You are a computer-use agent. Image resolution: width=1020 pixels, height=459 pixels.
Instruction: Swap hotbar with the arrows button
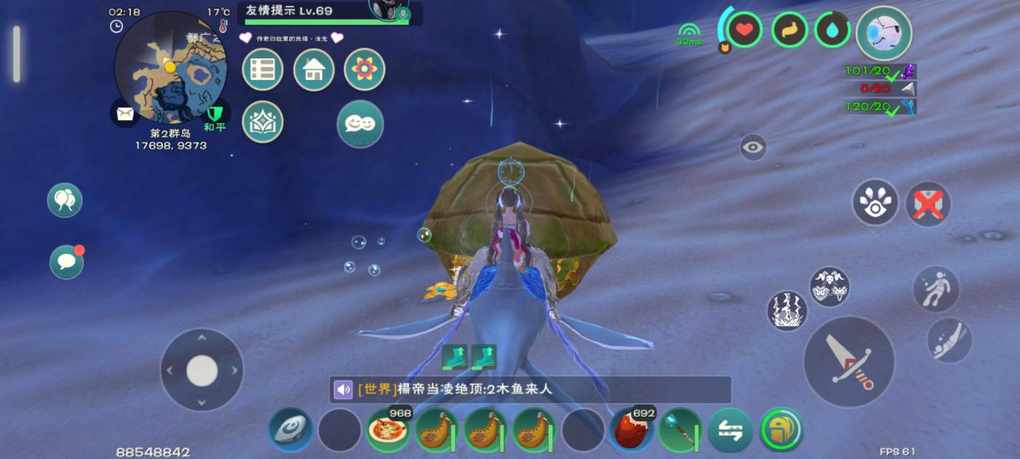tap(730, 431)
